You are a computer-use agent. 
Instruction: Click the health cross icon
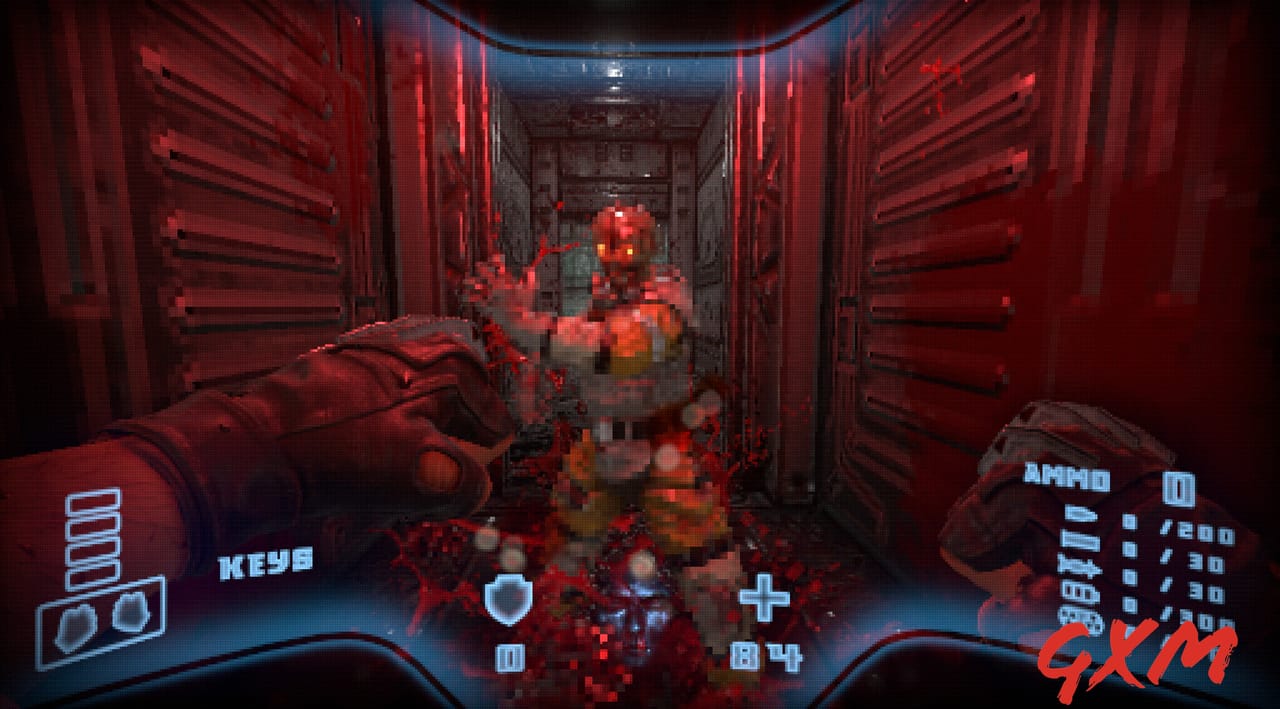click(x=763, y=598)
